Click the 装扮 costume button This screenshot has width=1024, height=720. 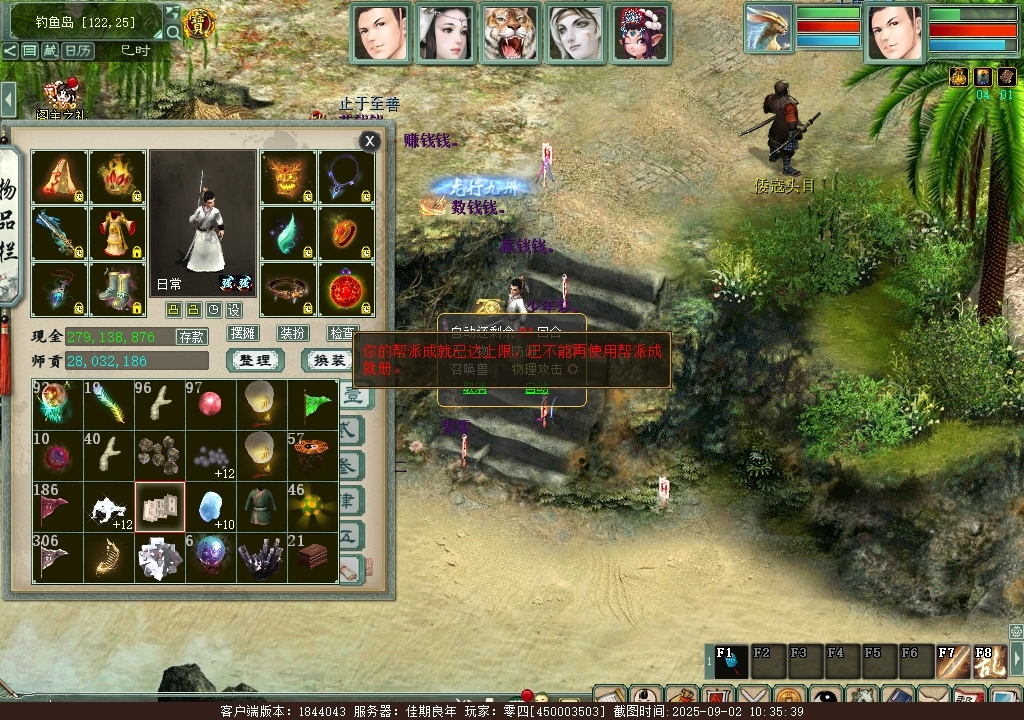pyautogui.click(x=293, y=333)
